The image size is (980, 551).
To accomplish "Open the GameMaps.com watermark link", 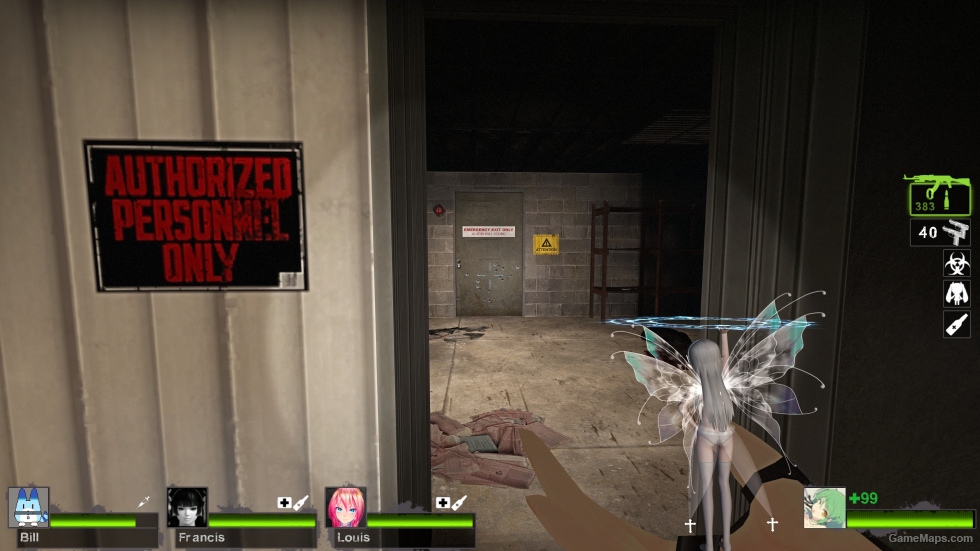I will [x=931, y=538].
